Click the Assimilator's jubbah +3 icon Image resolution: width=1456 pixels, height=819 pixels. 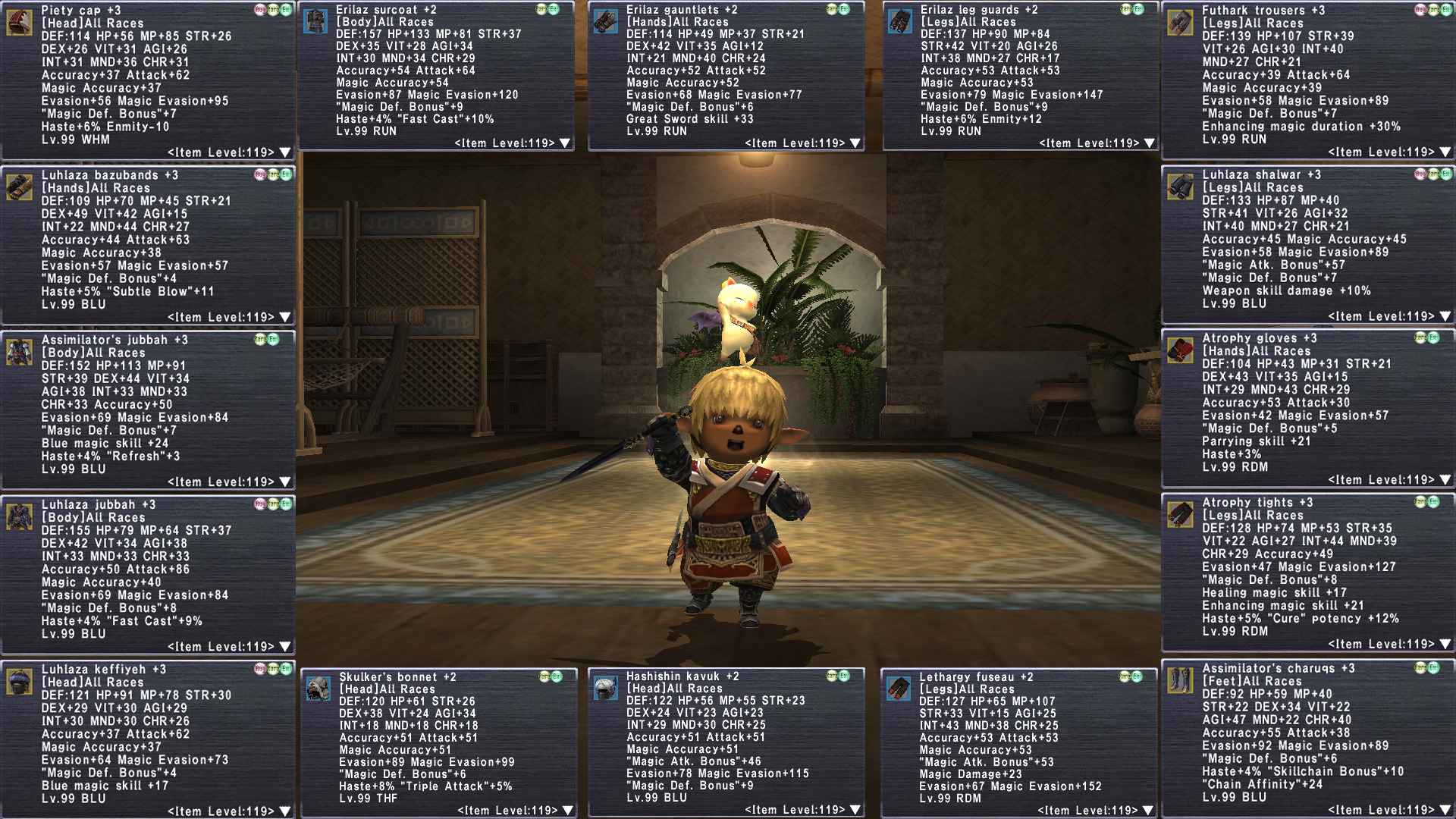point(19,352)
